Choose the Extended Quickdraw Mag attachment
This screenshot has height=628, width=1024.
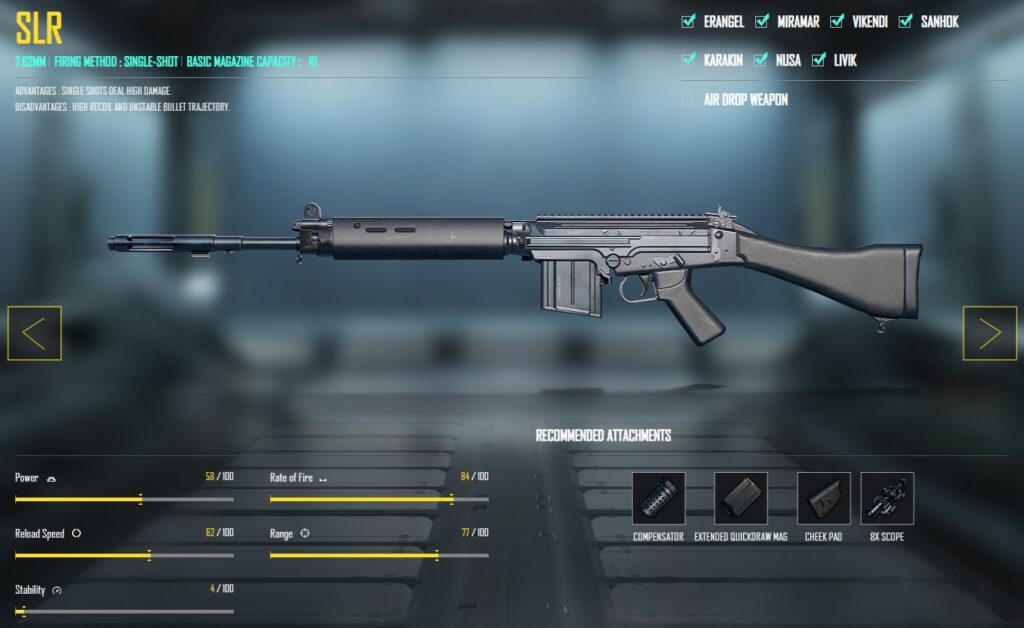(741, 498)
